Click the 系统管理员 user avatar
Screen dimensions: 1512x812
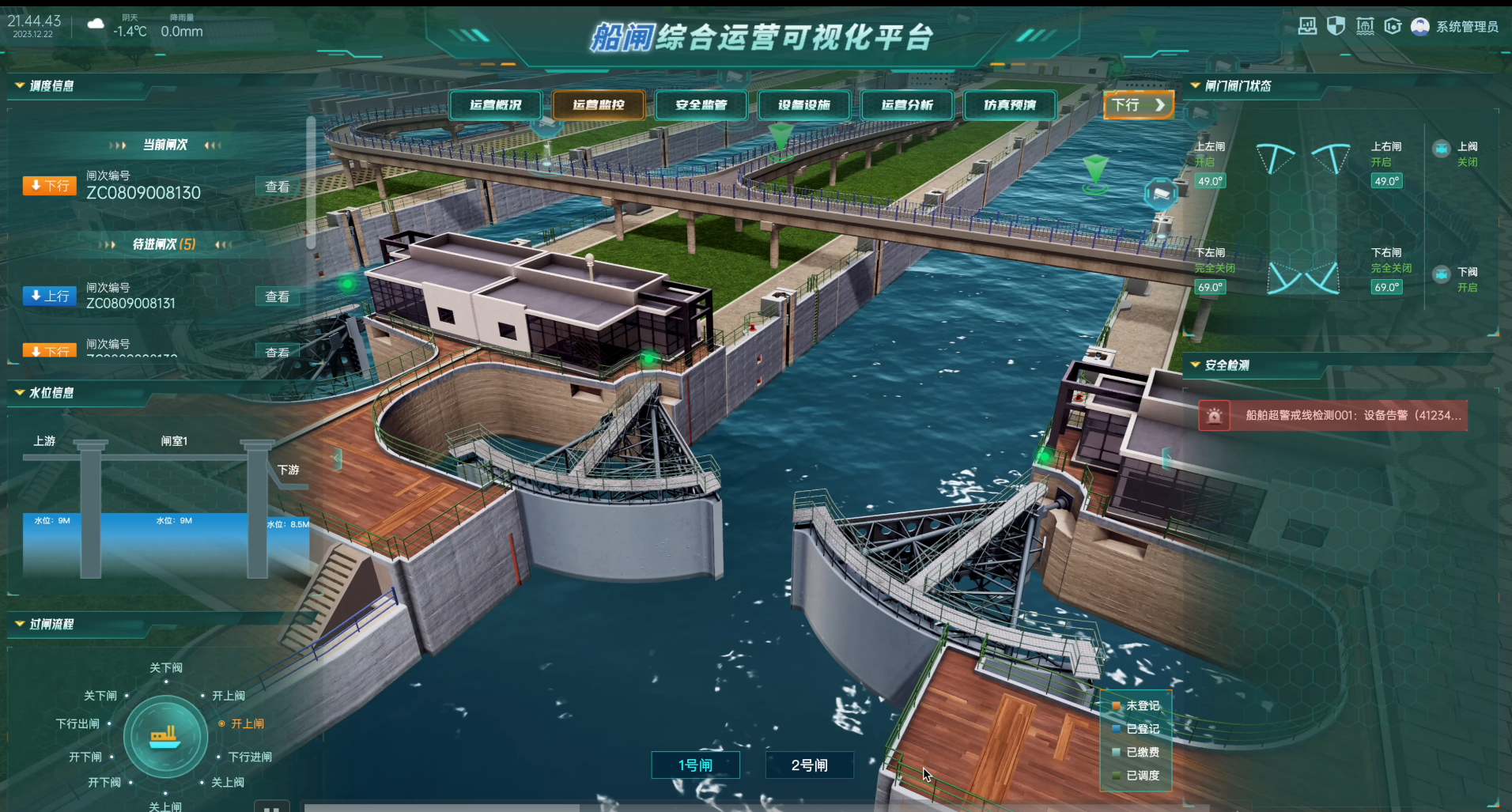click(1420, 26)
